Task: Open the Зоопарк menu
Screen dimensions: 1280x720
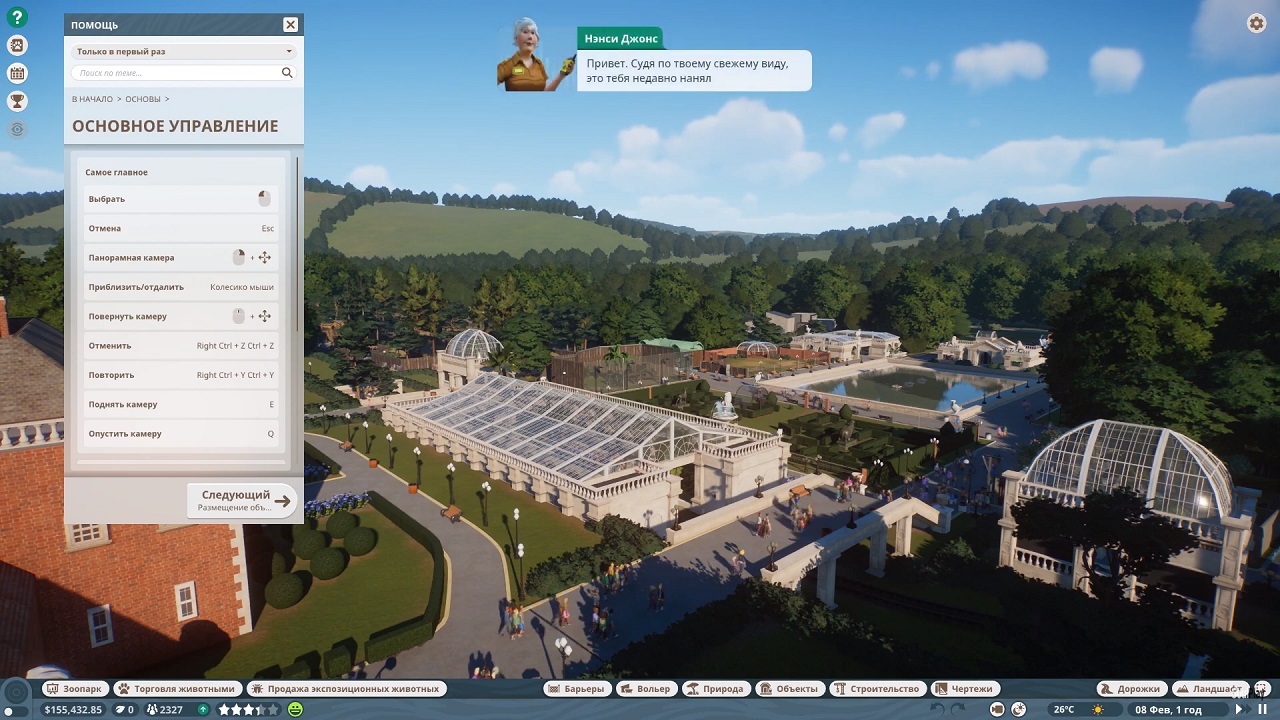Action: point(75,689)
